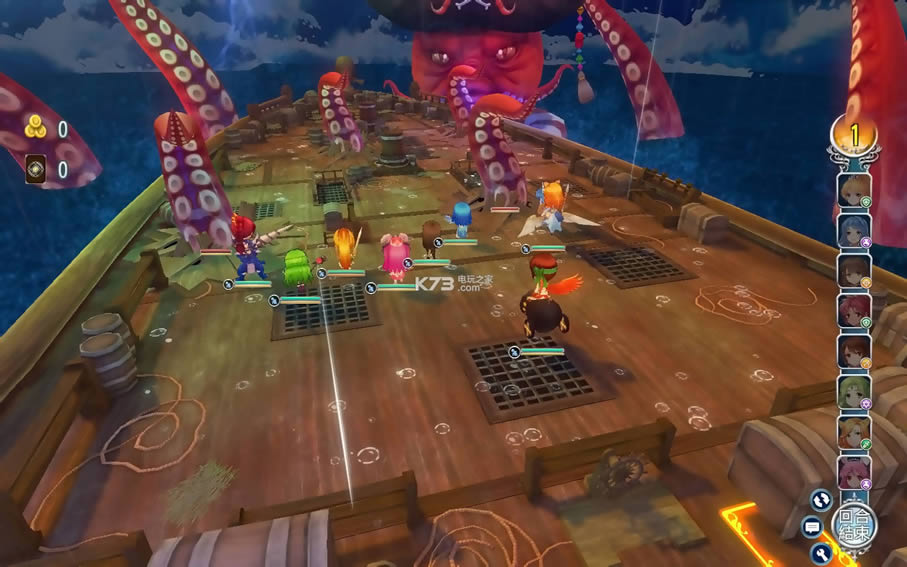Select the pink-haired portrait in turn order
This screenshot has width=907, height=567.
click(853, 472)
